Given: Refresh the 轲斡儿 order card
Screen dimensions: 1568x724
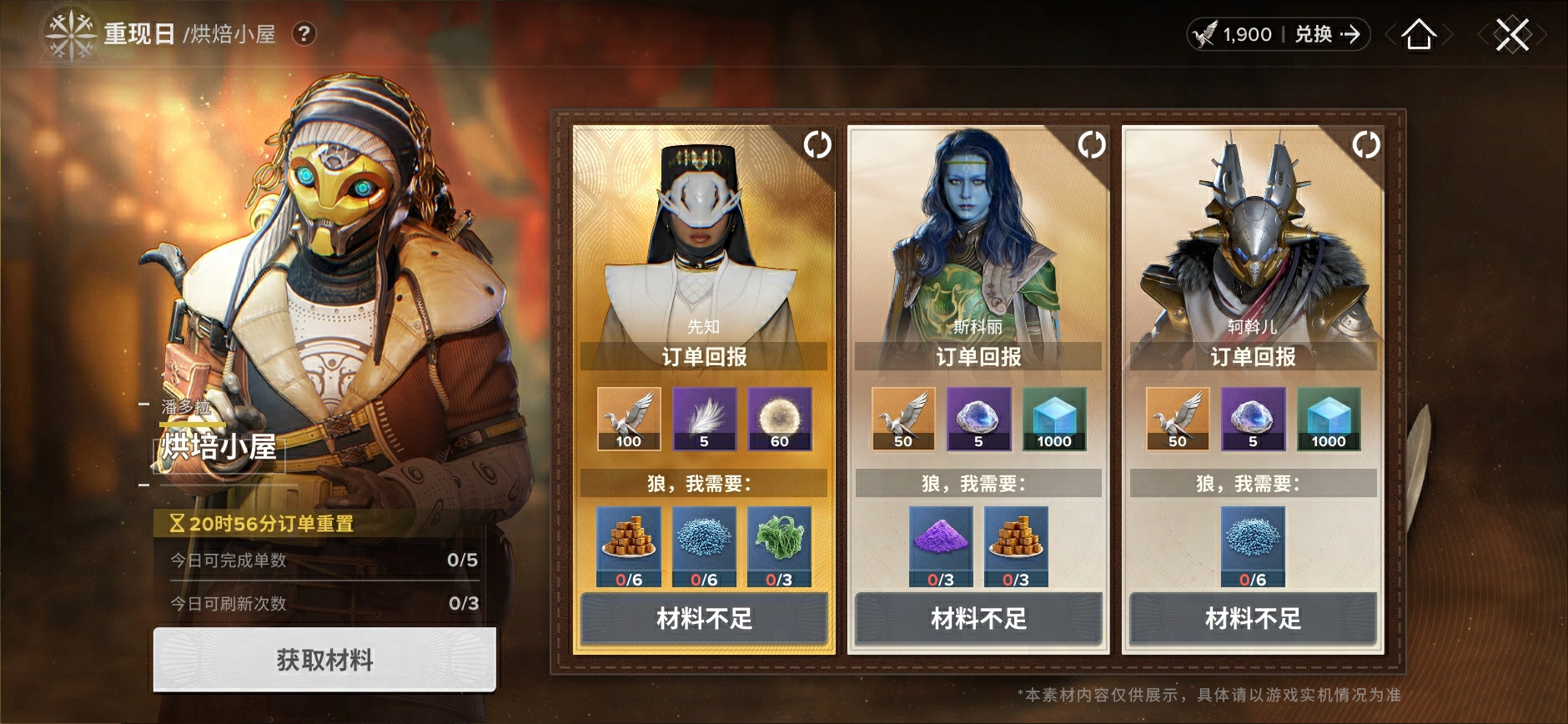Looking at the screenshot, I should pyautogui.click(x=1365, y=145).
